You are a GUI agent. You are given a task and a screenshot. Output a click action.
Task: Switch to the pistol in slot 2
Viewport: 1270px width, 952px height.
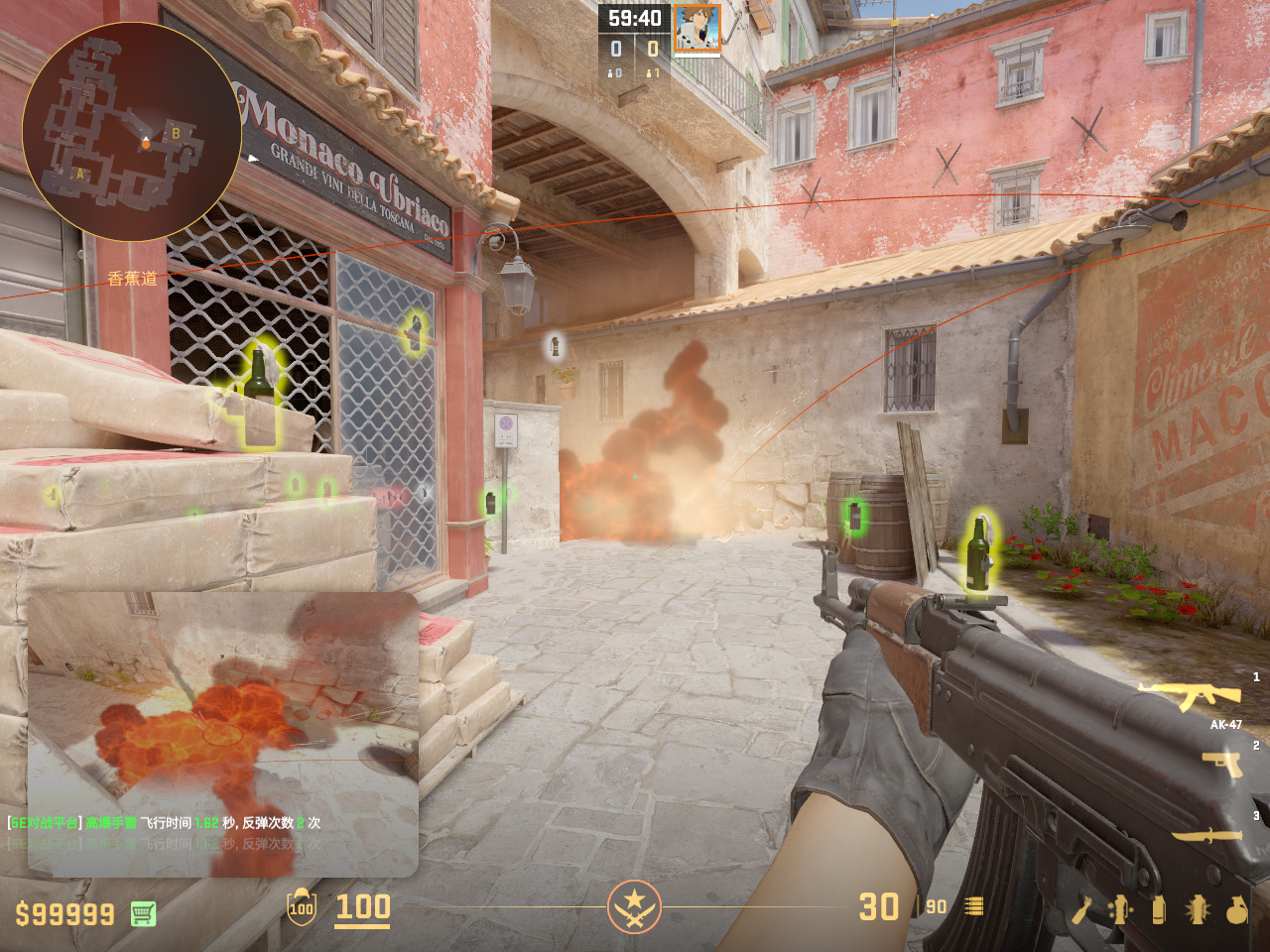pos(1221,764)
